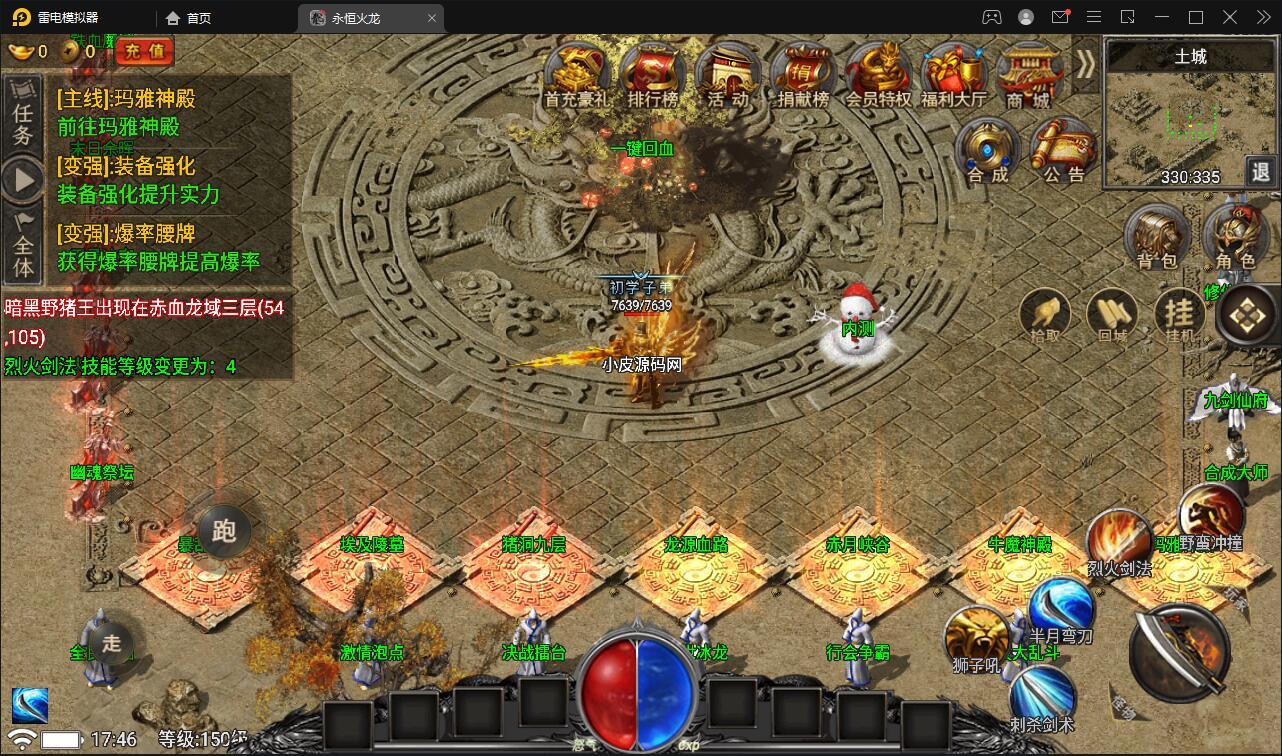Open the 会员特权 VIP privileges
Screen dimensions: 1282x756
[878, 73]
